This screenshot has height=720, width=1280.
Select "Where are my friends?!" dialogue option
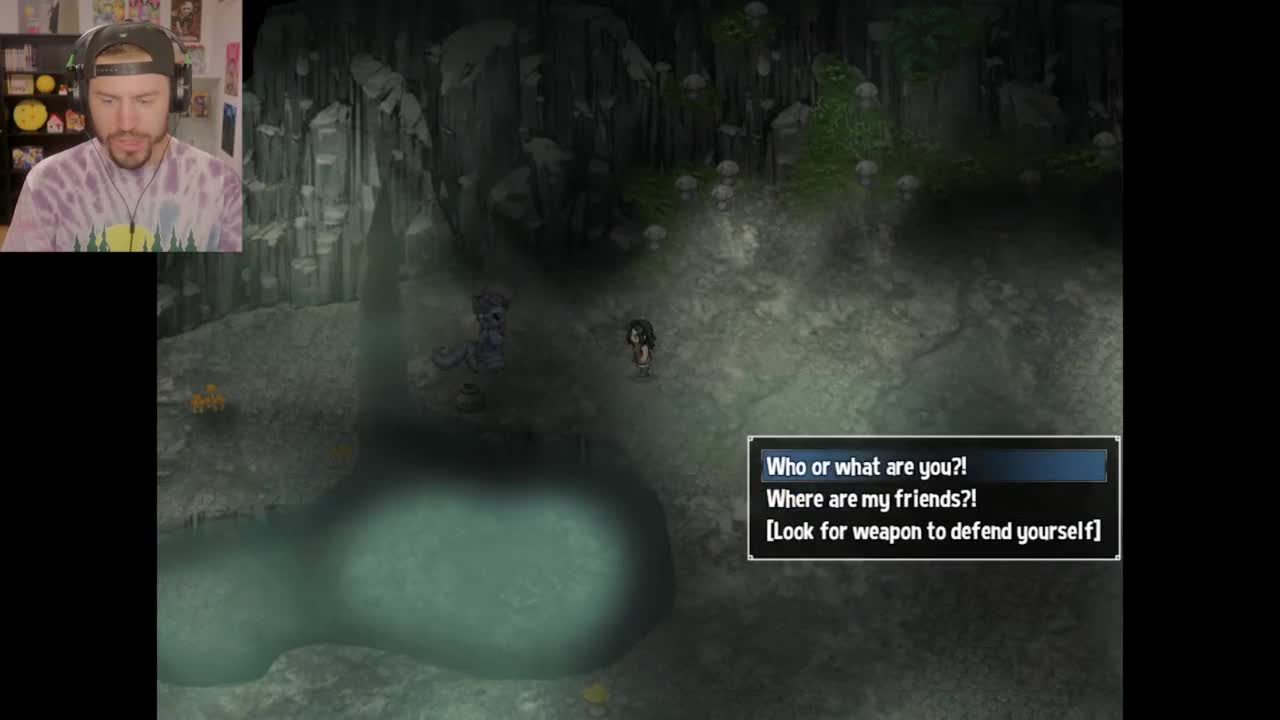point(871,499)
